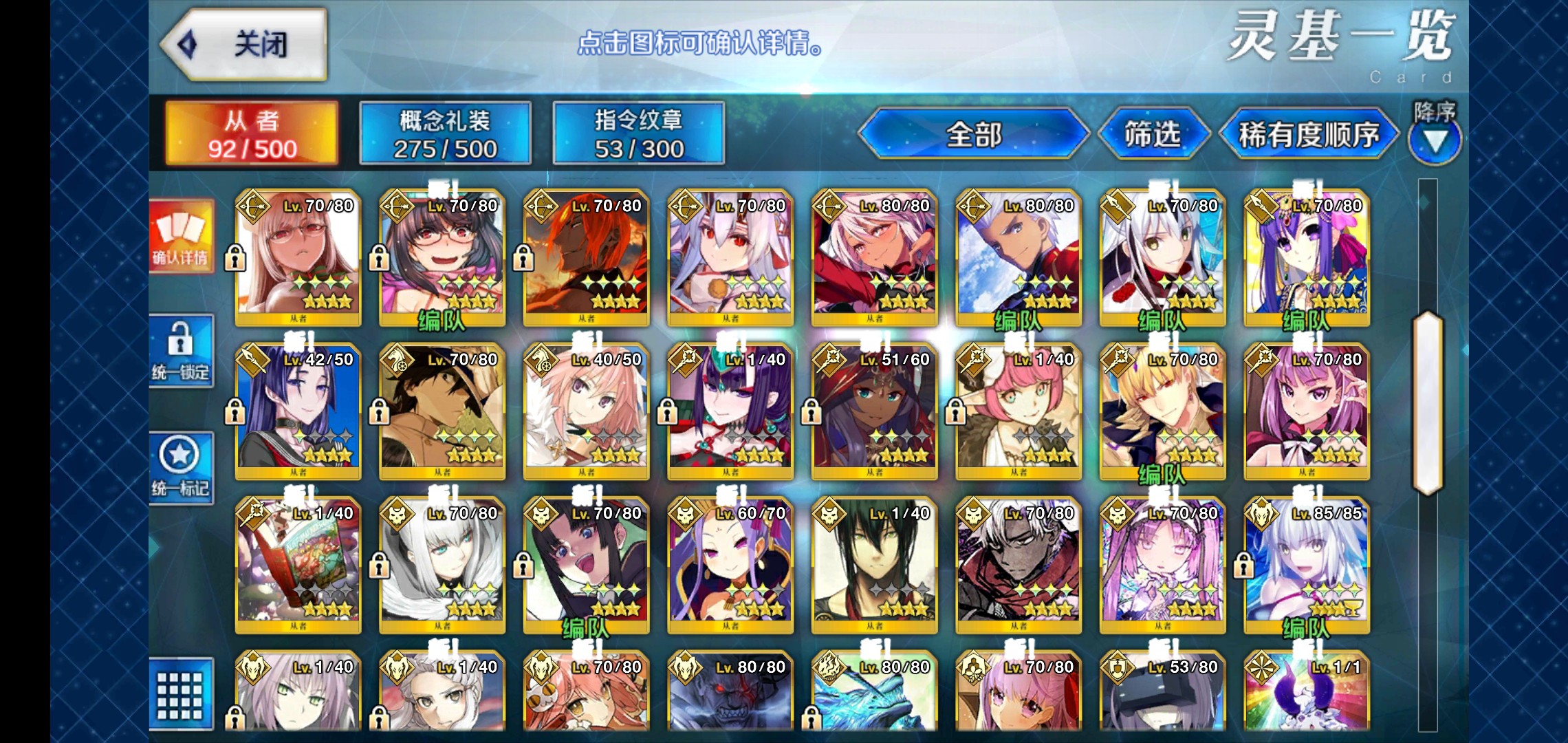1568x743 pixels.
Task: Tap the 统一标记 star button
Action: 181,468
